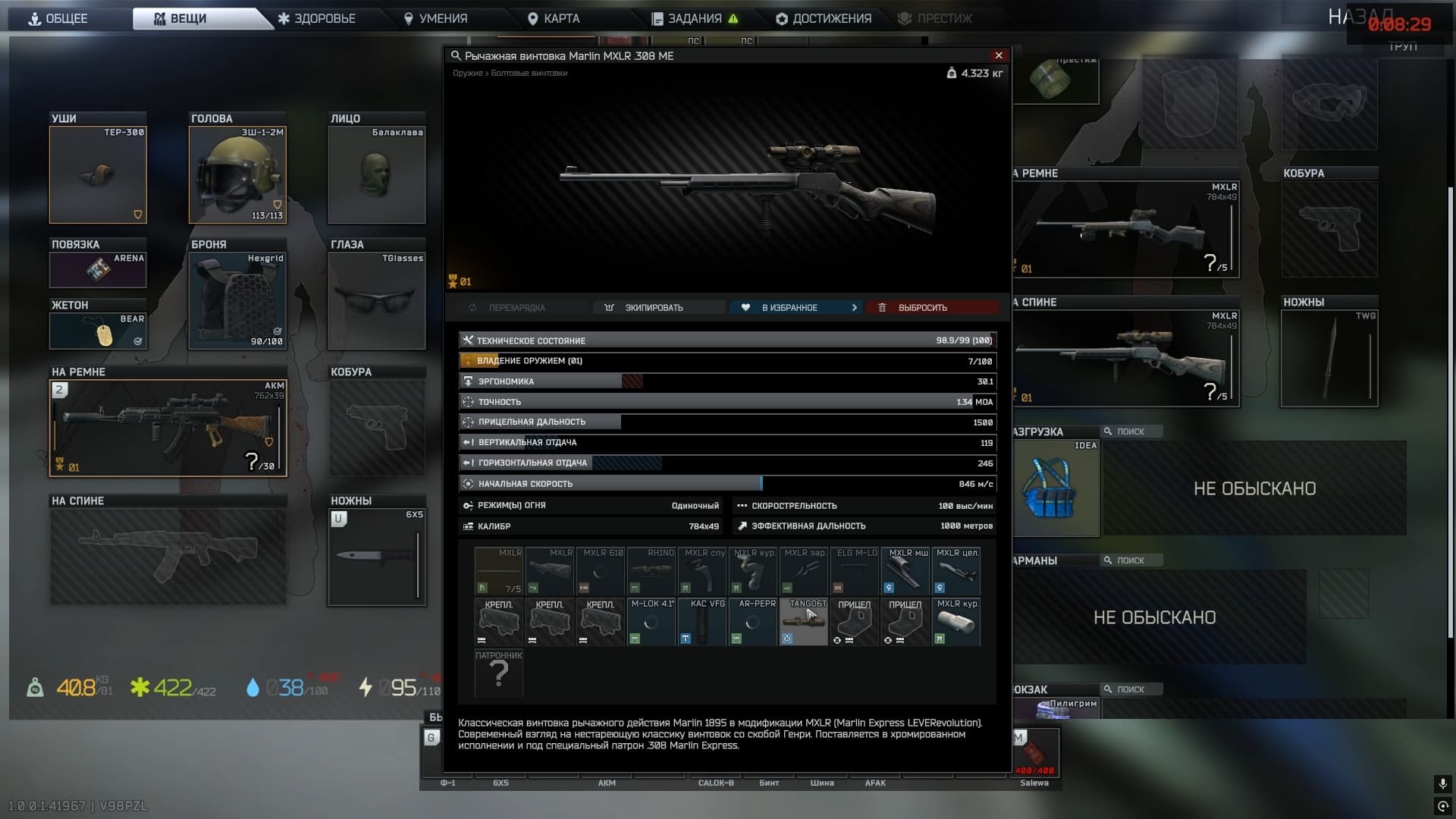Toggle В ИЗБРАННОЕ favorite heart
The width and height of the screenshot is (1456, 819).
[747, 307]
